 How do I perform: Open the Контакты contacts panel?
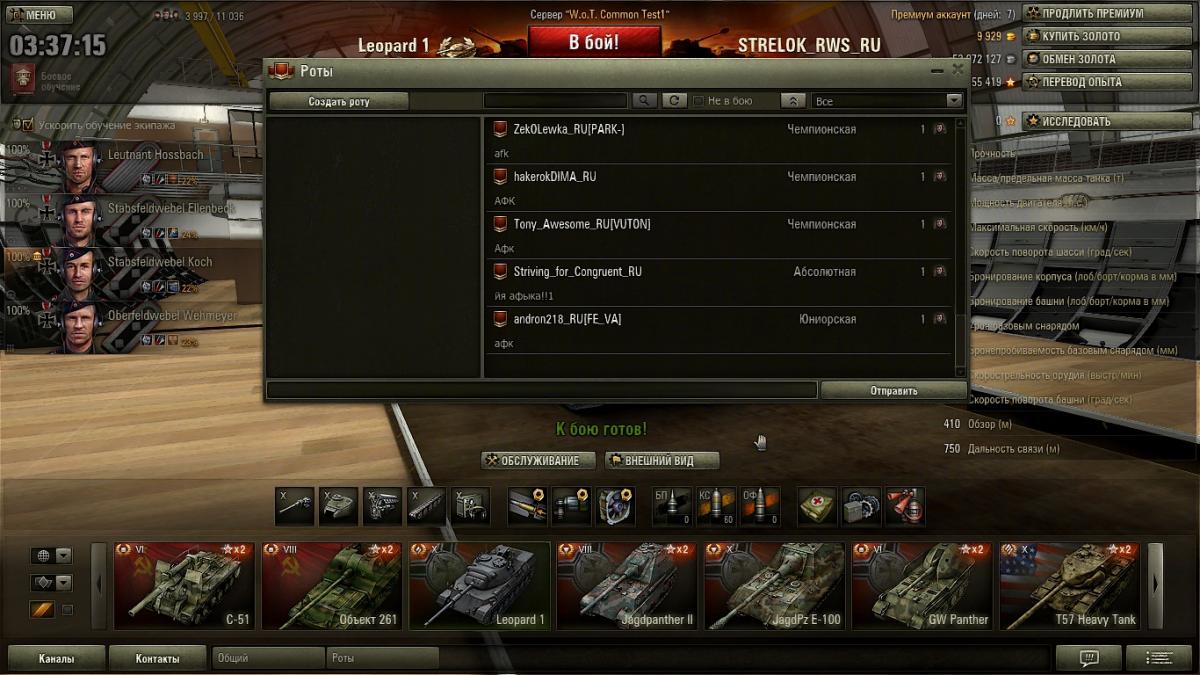(x=157, y=659)
